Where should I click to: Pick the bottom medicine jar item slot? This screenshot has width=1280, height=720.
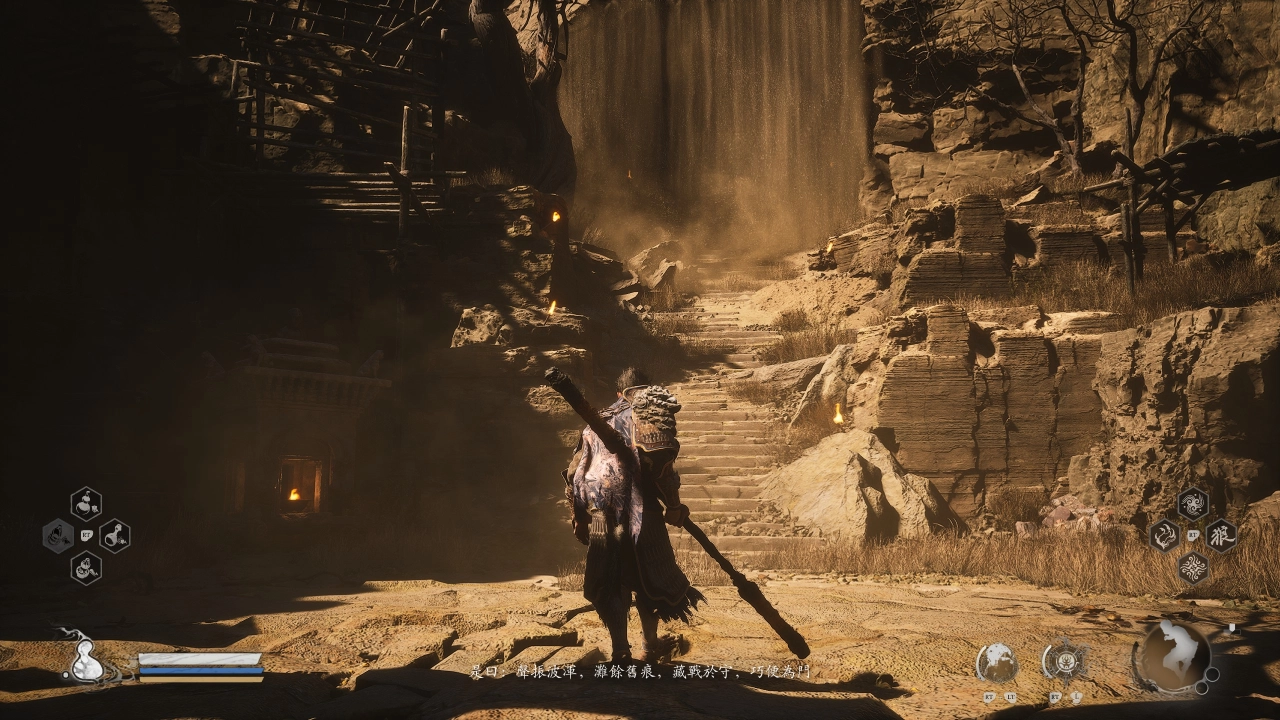coord(86,568)
